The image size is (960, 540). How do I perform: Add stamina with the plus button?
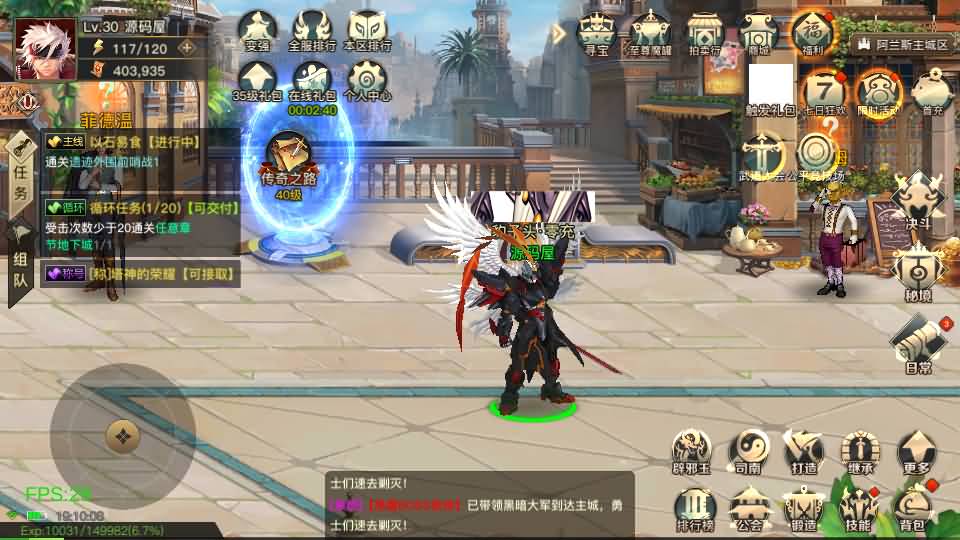186,47
